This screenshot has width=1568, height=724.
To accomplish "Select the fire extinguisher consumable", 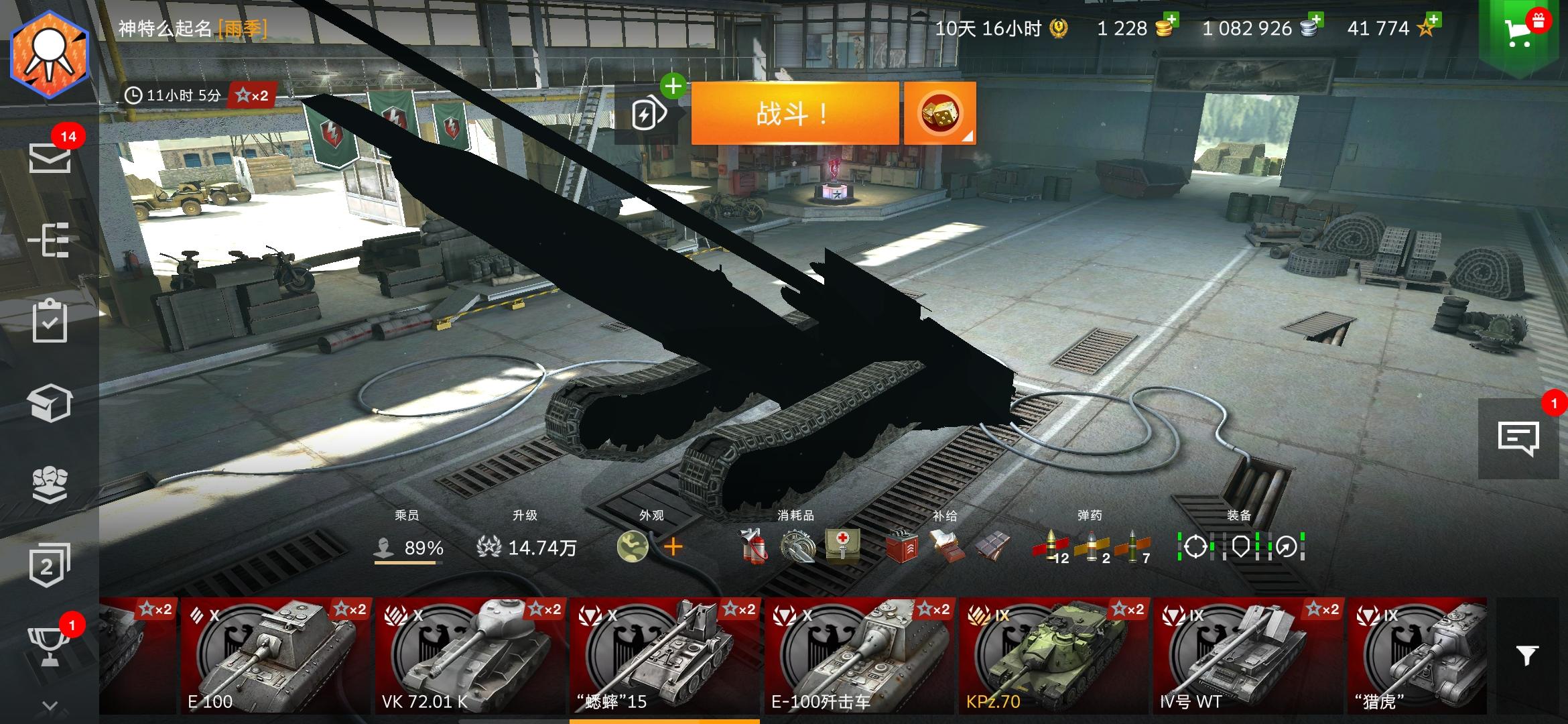I will point(754,548).
